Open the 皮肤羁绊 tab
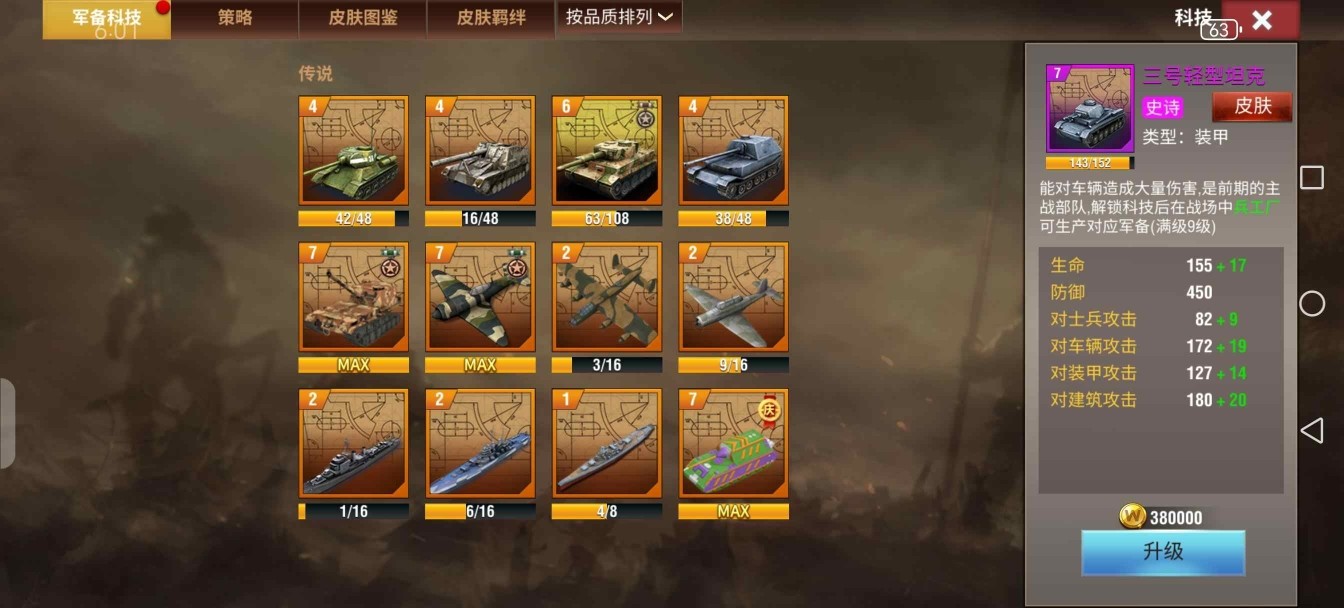 (x=491, y=18)
